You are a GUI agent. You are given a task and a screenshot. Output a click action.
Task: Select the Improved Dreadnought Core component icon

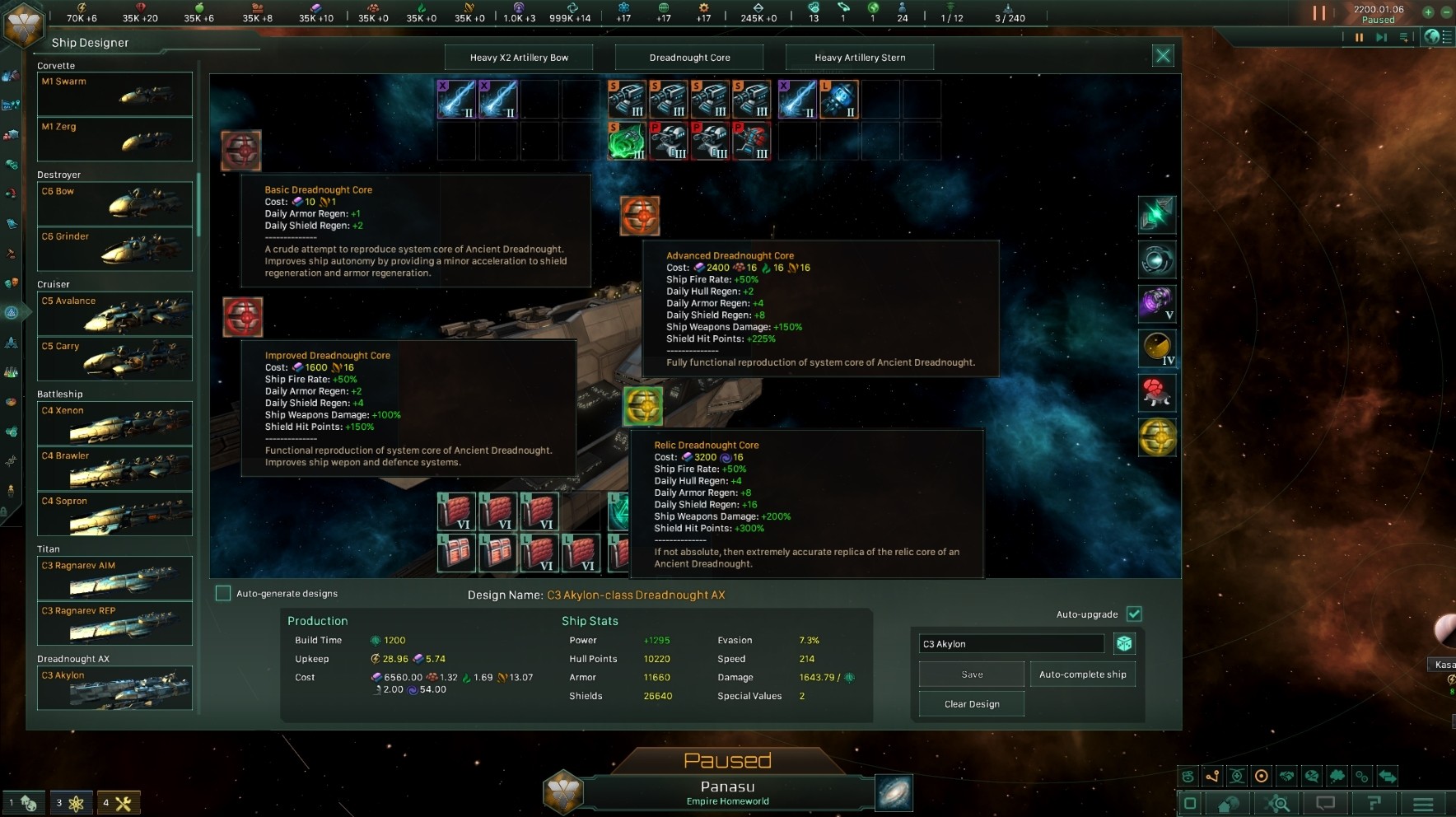[x=245, y=316]
